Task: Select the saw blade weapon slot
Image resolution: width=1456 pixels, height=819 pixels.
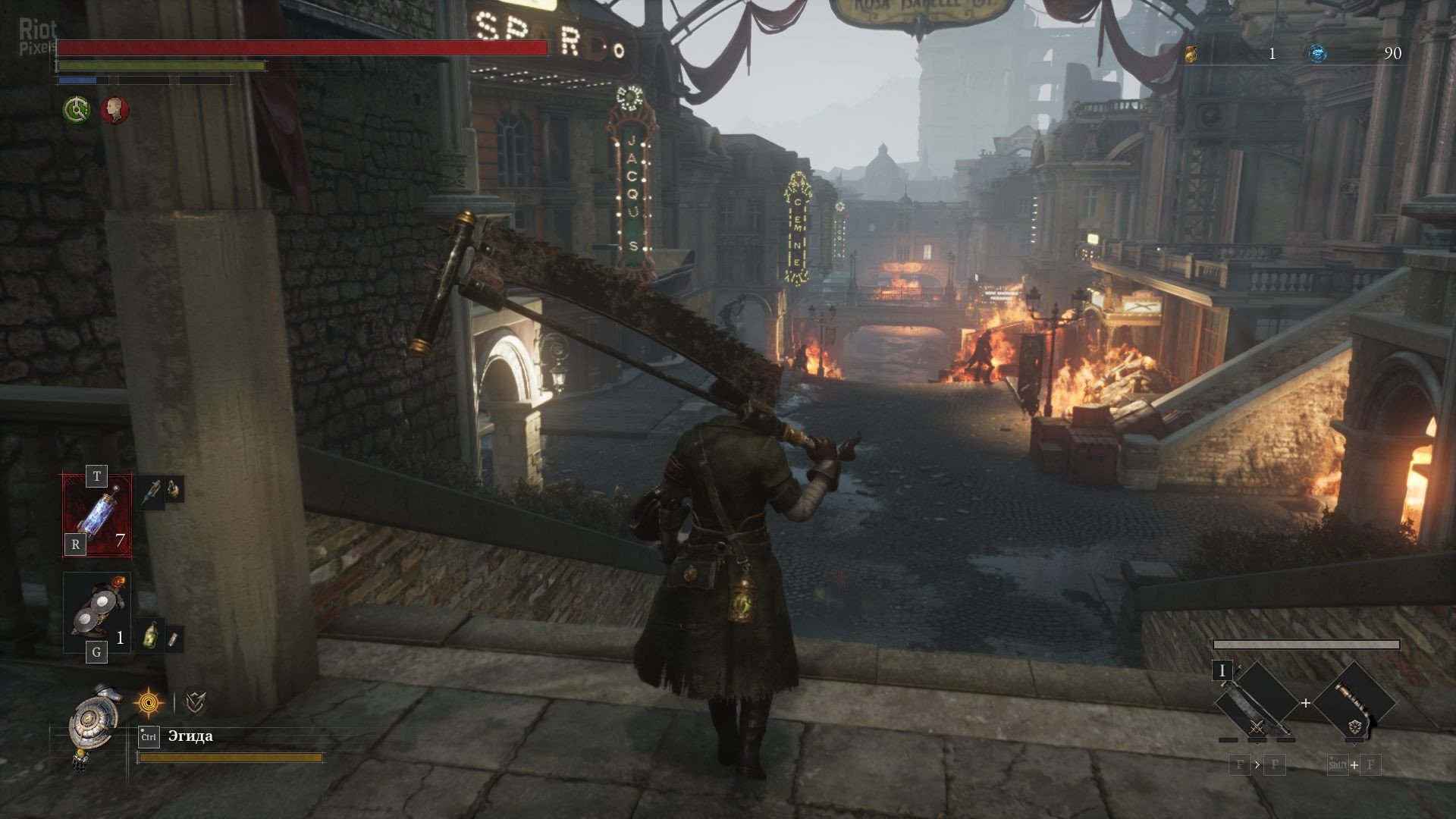Action: click(x=1257, y=703)
